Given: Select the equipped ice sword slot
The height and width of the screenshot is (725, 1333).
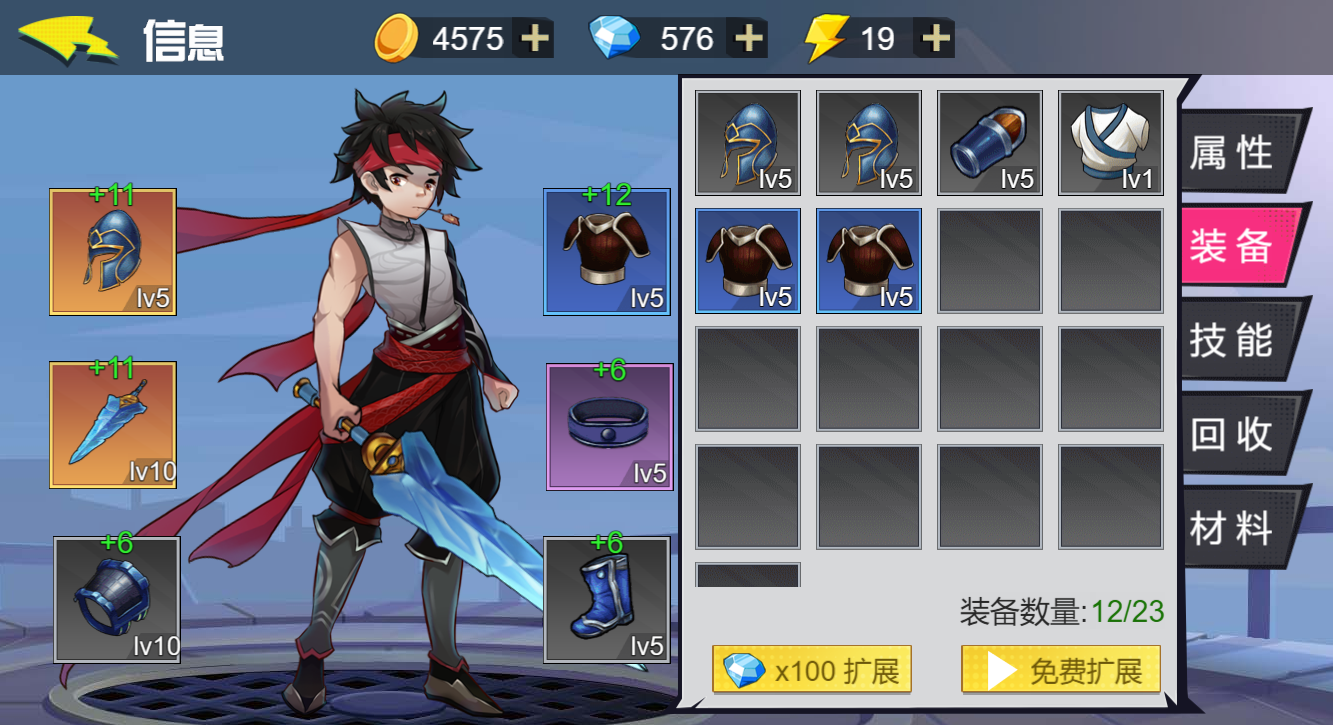Looking at the screenshot, I should pos(113,425).
